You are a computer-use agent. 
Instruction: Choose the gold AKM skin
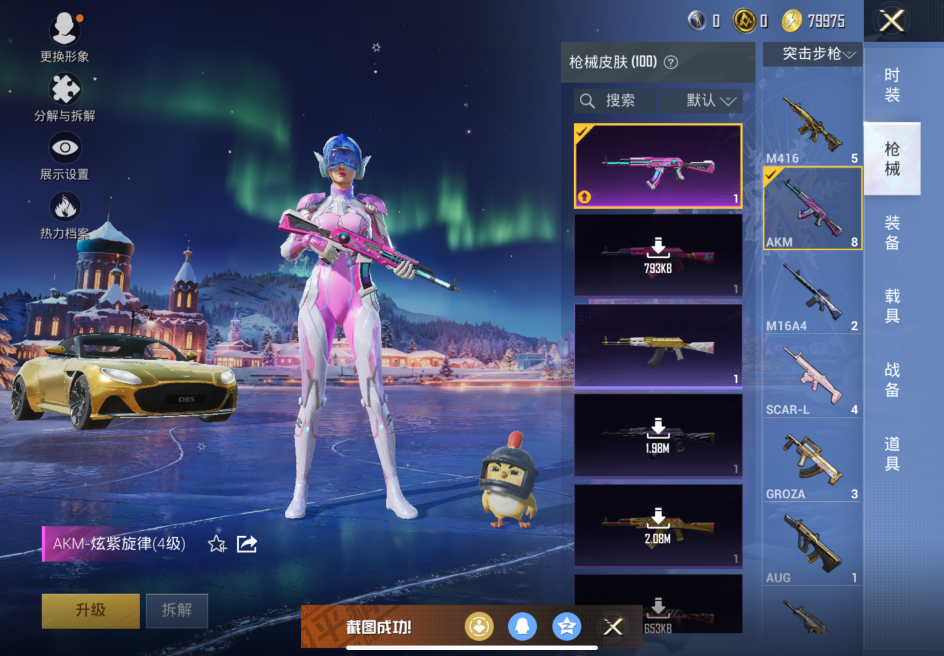coord(658,345)
